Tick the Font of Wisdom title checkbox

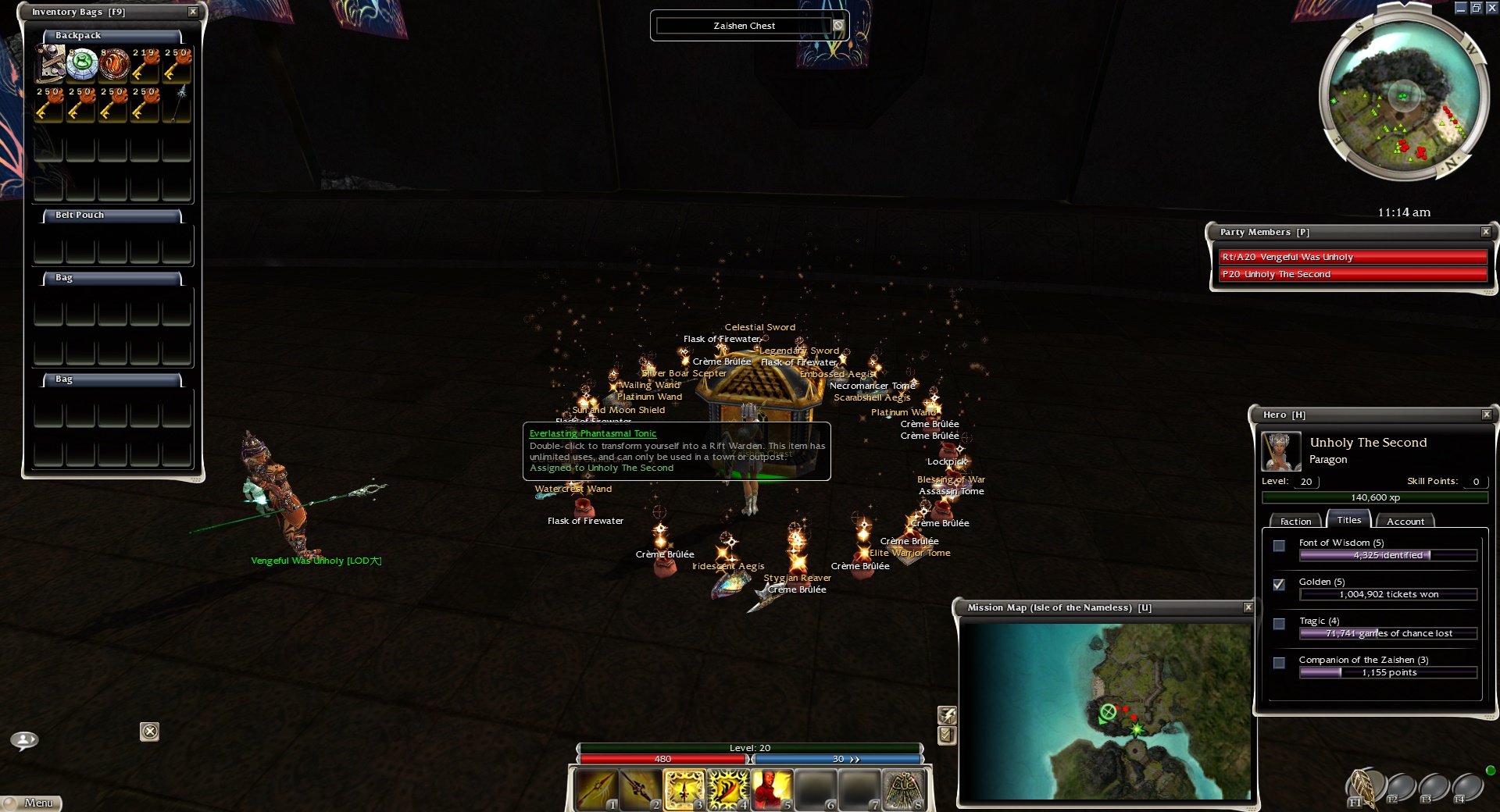pyautogui.click(x=1279, y=546)
